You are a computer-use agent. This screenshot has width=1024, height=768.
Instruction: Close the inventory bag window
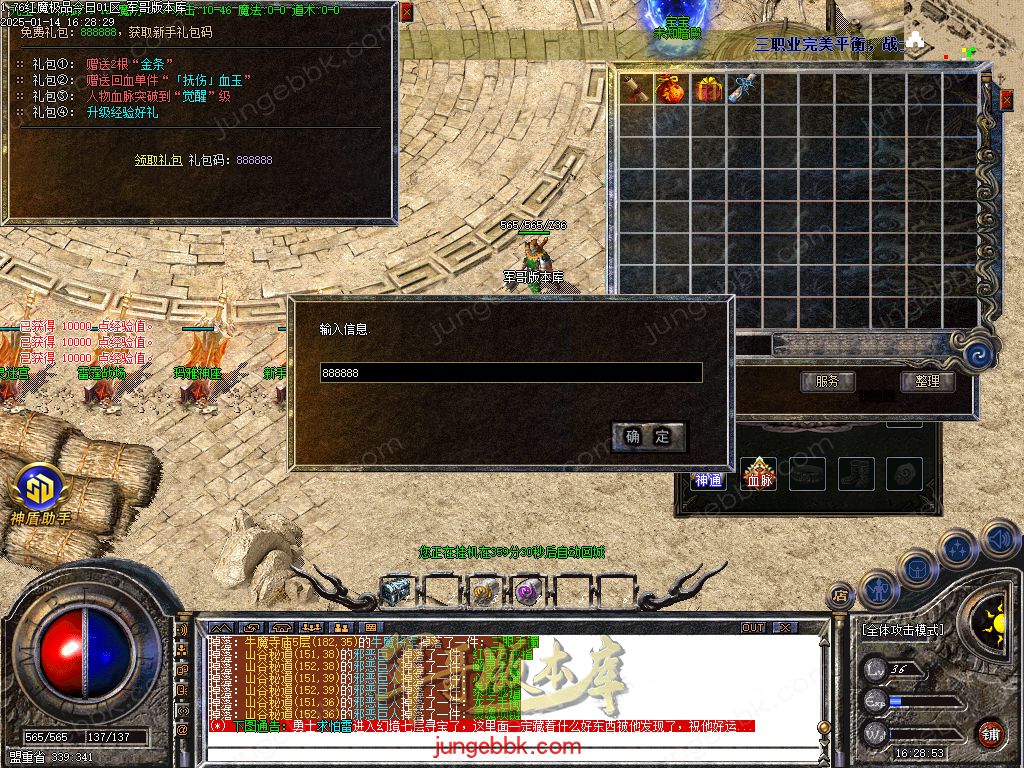[1006, 99]
